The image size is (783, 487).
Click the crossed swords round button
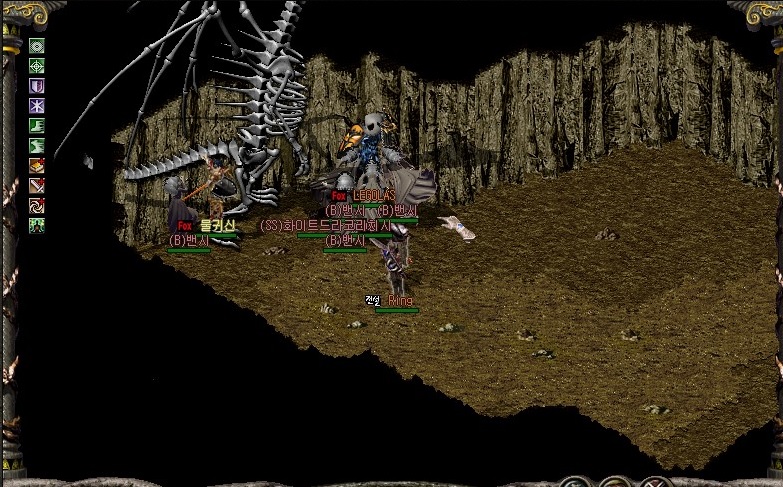point(655,482)
